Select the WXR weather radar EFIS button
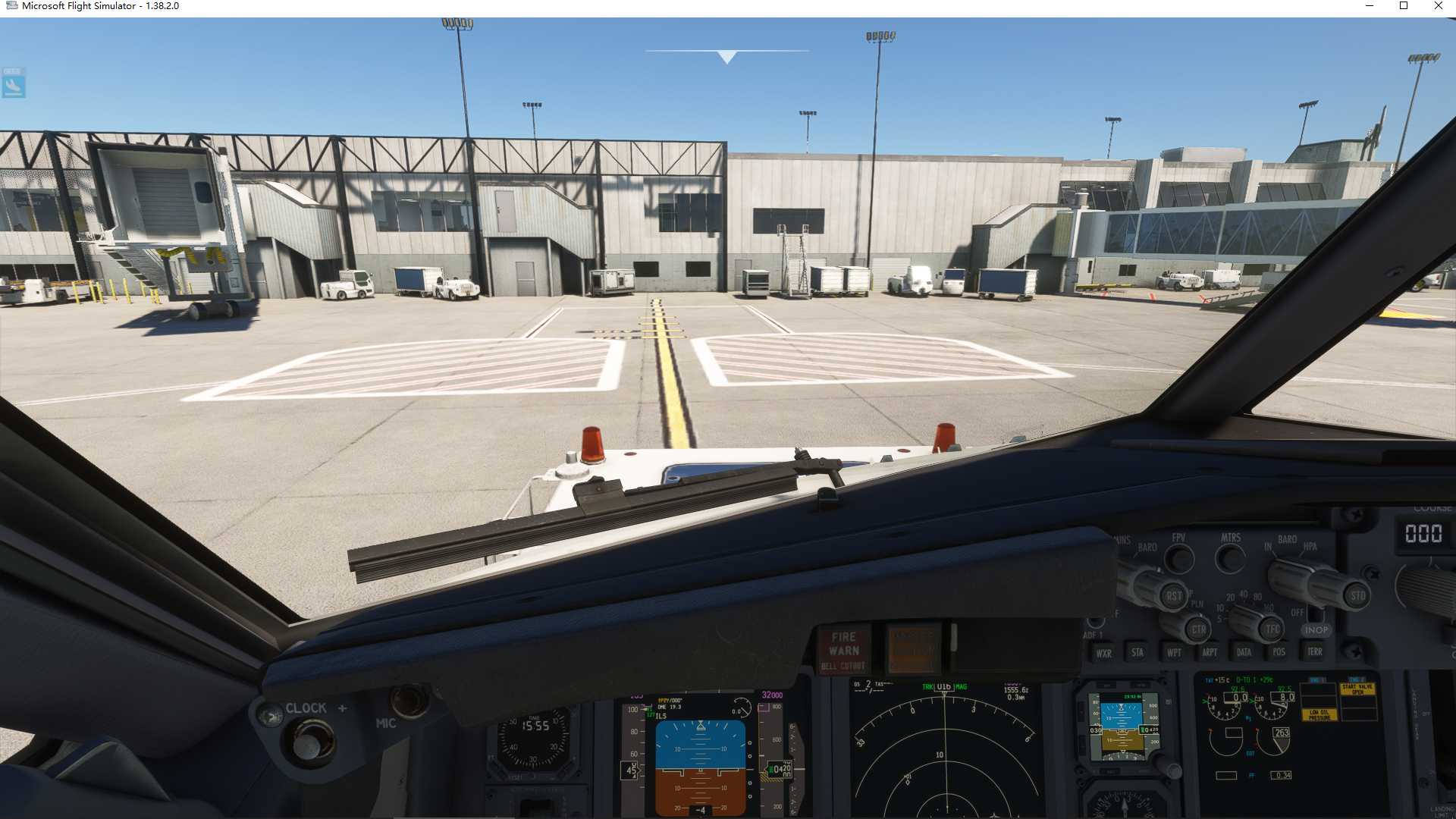 tap(1103, 652)
